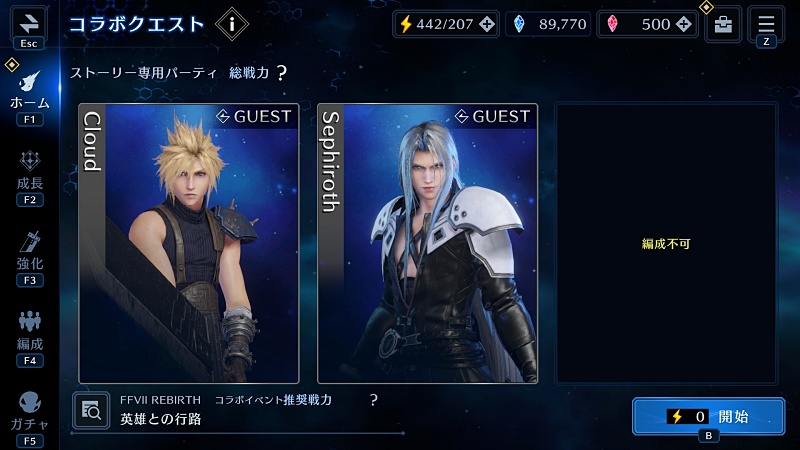Open the hamburger main menu
Screen dimensions: 800x450
(767, 22)
